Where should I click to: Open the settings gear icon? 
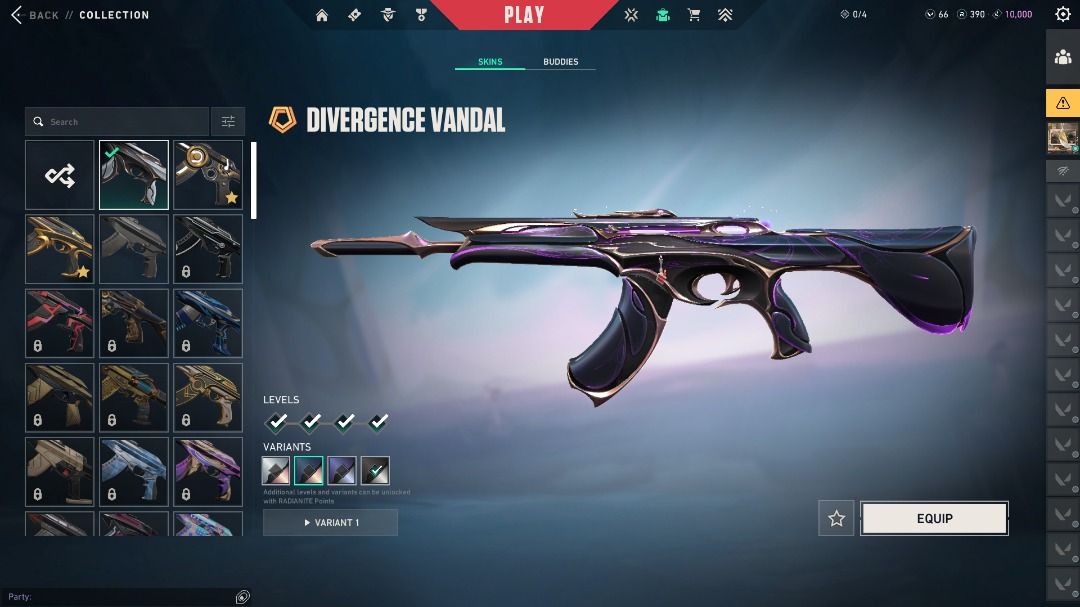(1063, 14)
